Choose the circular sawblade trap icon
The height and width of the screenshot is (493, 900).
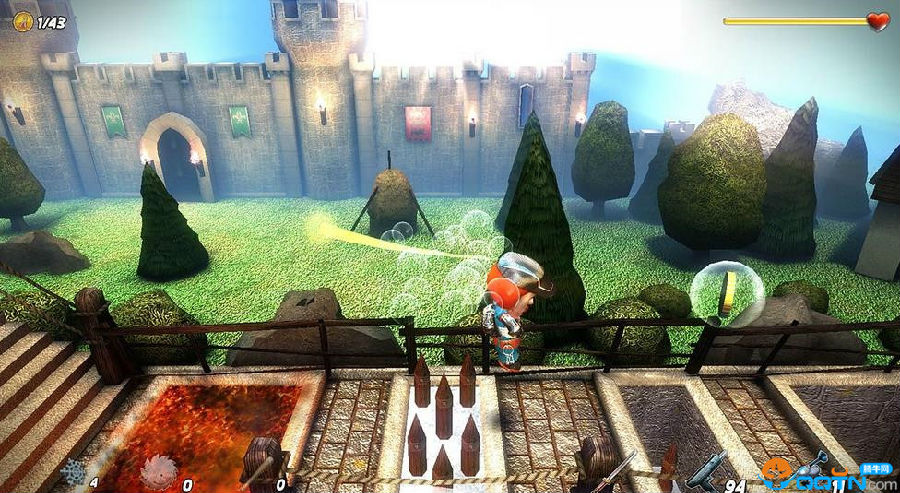pyautogui.click(x=158, y=472)
